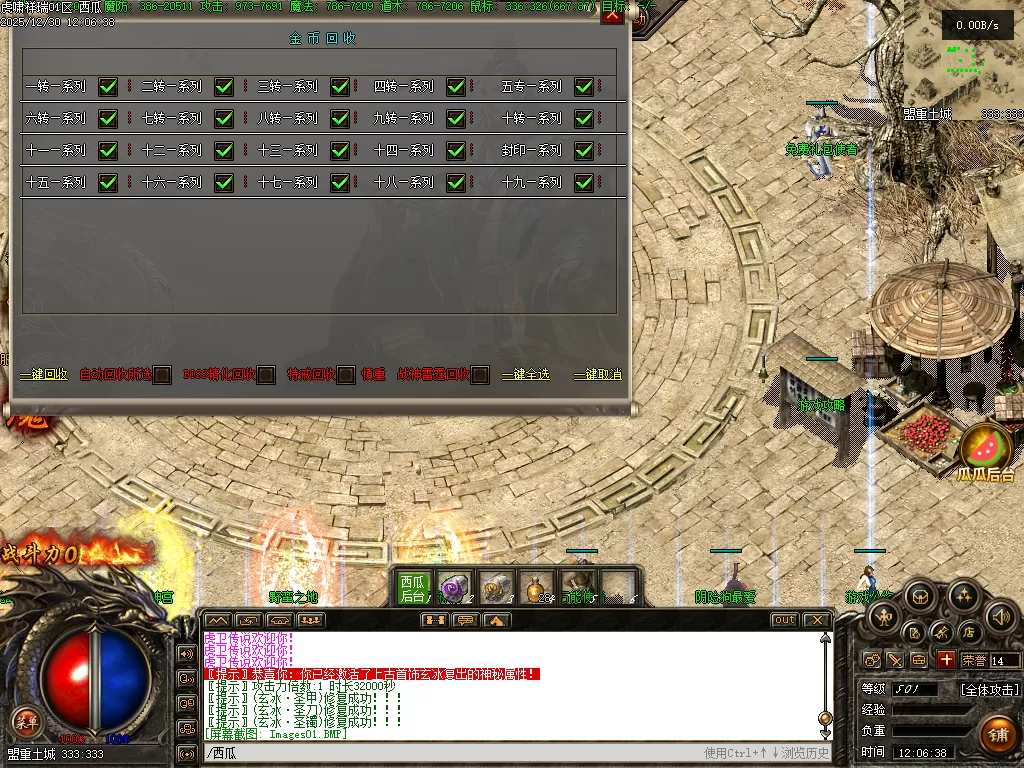The image size is (1024, 768).
Task: Click the chat panel's out button
Action: tap(785, 620)
